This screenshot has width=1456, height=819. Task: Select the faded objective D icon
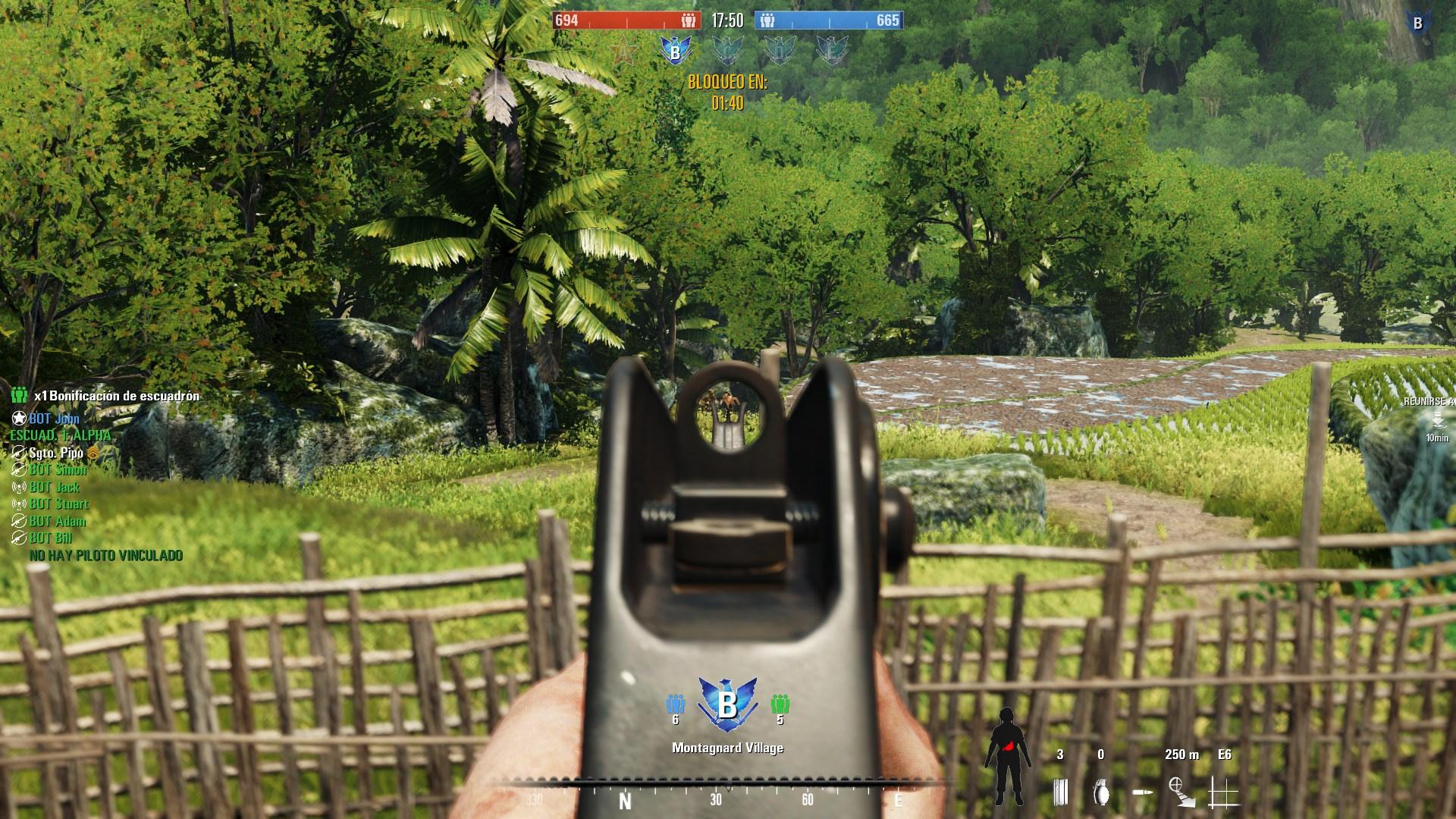(x=780, y=50)
